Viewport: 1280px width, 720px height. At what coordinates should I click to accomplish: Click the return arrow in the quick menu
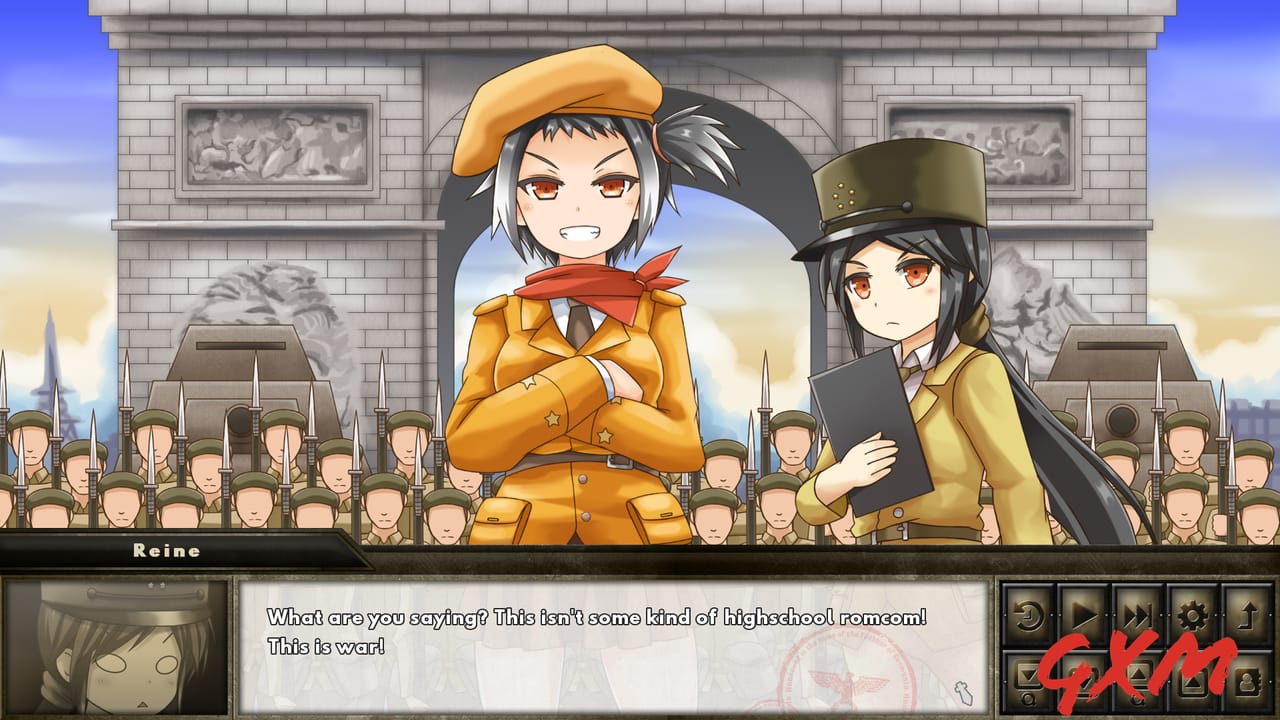click(x=1250, y=614)
